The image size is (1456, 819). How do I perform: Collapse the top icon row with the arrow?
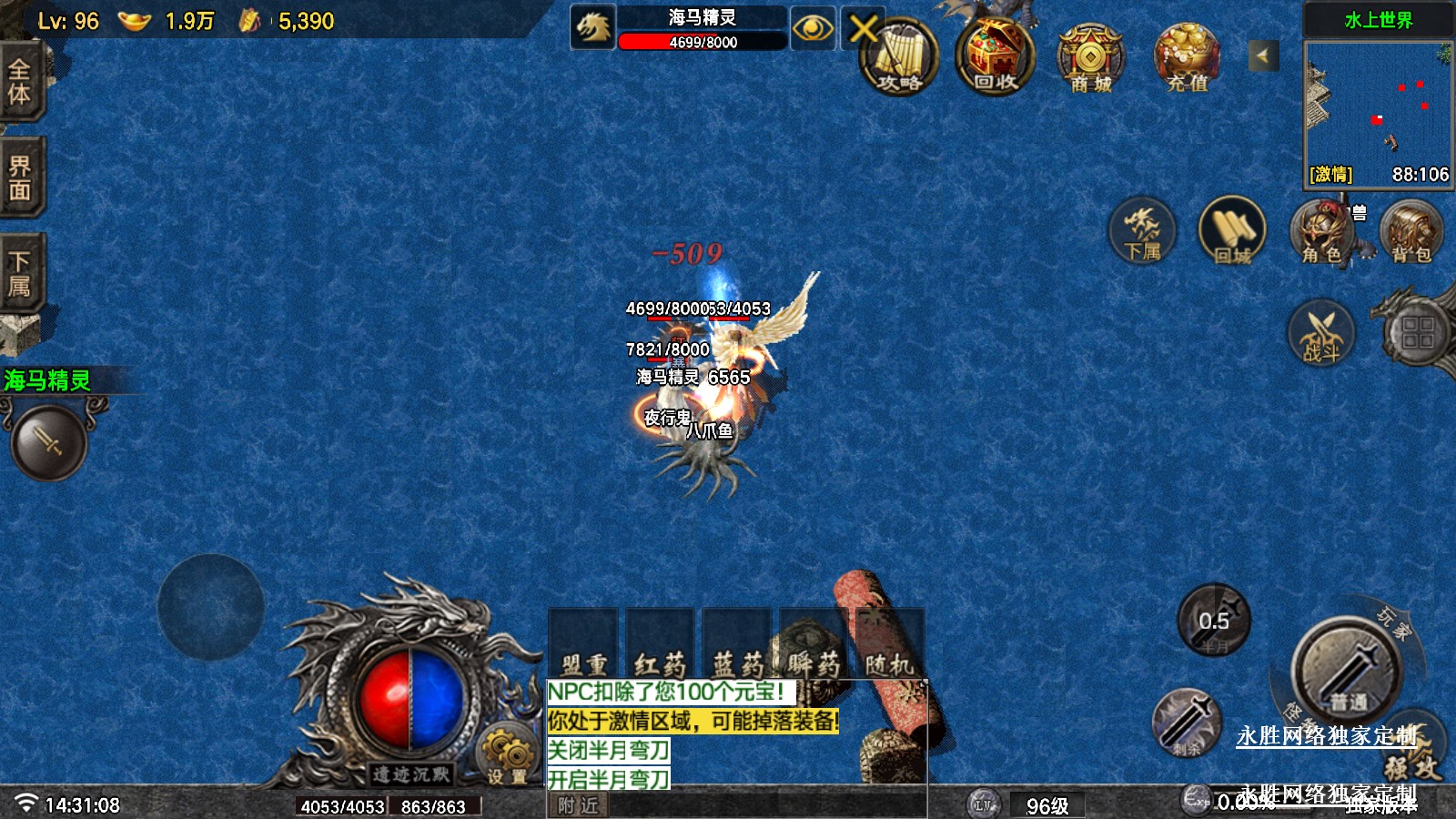[x=1262, y=56]
